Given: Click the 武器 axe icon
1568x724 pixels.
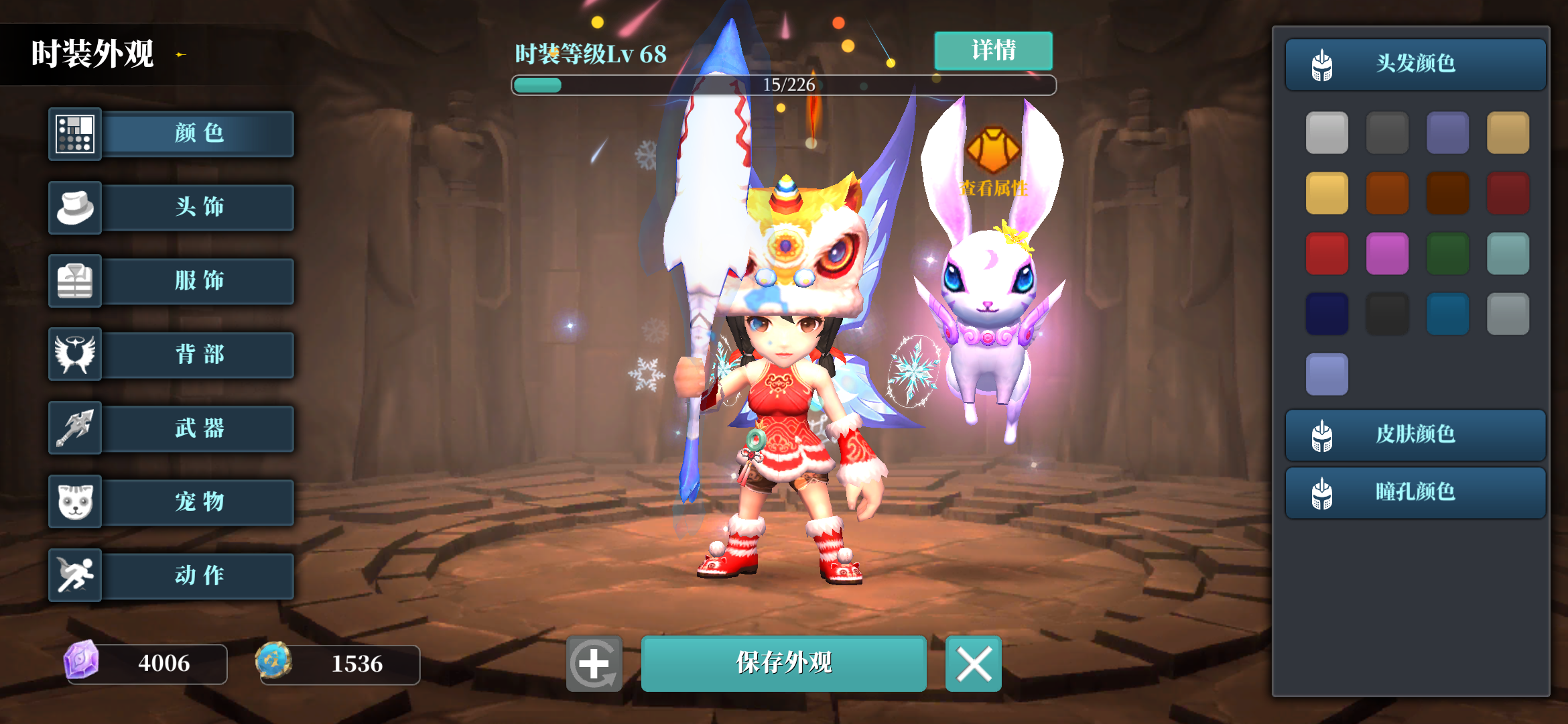Looking at the screenshot, I should (75, 428).
